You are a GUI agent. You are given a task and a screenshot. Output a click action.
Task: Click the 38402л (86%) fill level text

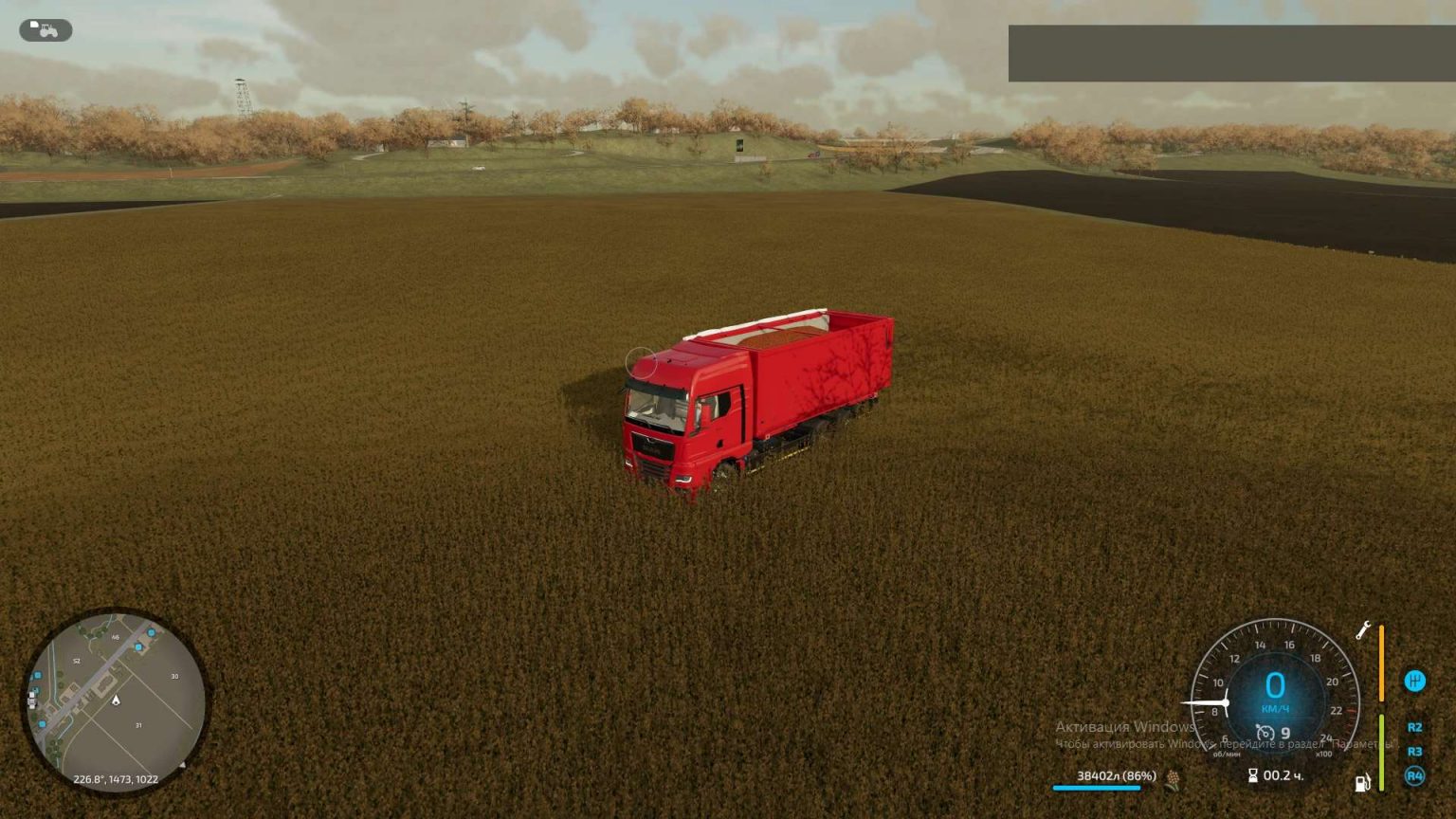pyautogui.click(x=1116, y=775)
